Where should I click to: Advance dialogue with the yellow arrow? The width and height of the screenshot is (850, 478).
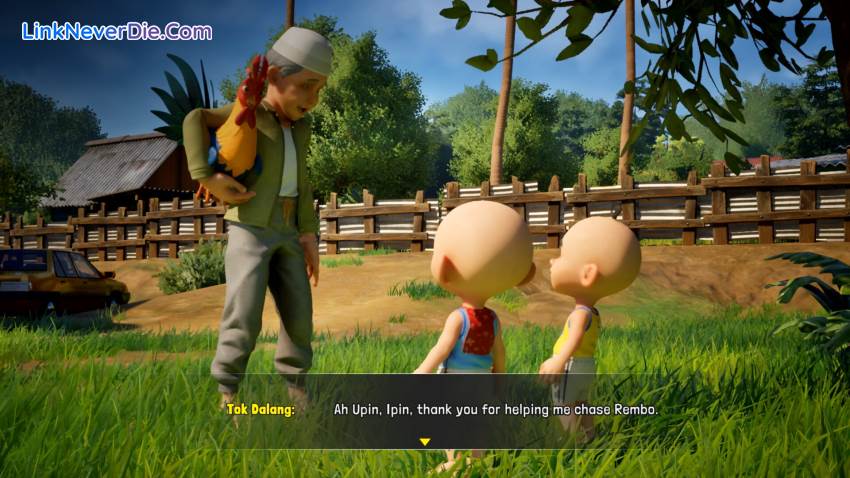click(x=424, y=441)
